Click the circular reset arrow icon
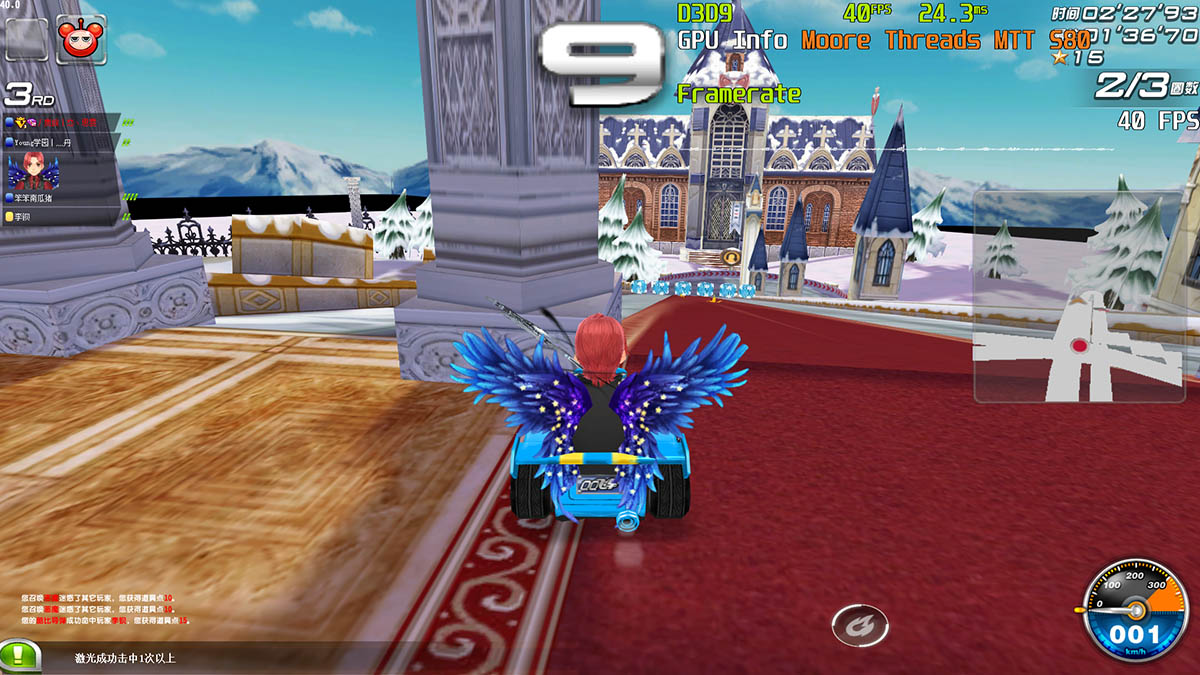Viewport: 1200px width, 675px height. coord(859,625)
